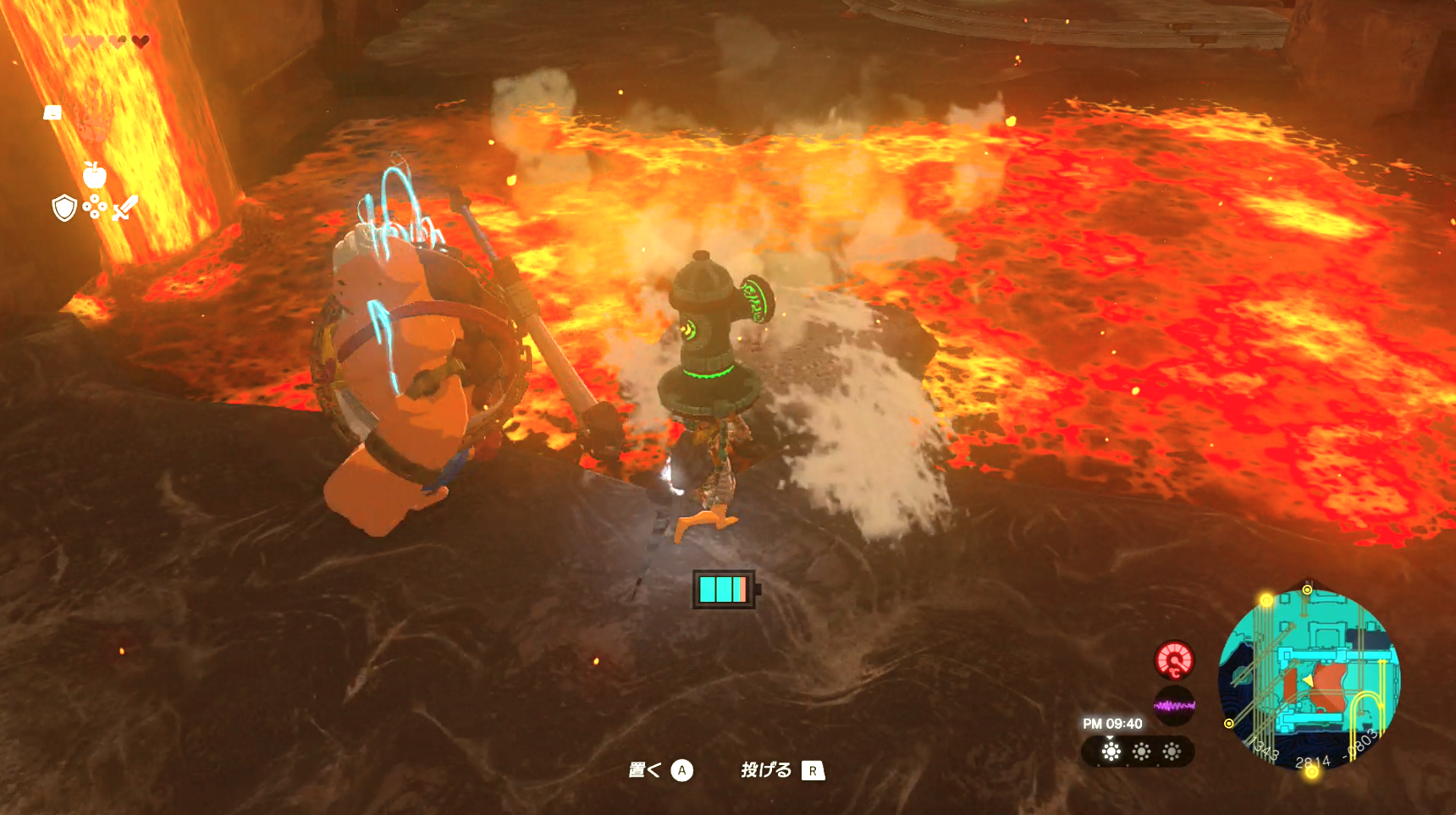The width and height of the screenshot is (1456, 815).
Task: Select the crossed sword attack icon
Action: 125,209
